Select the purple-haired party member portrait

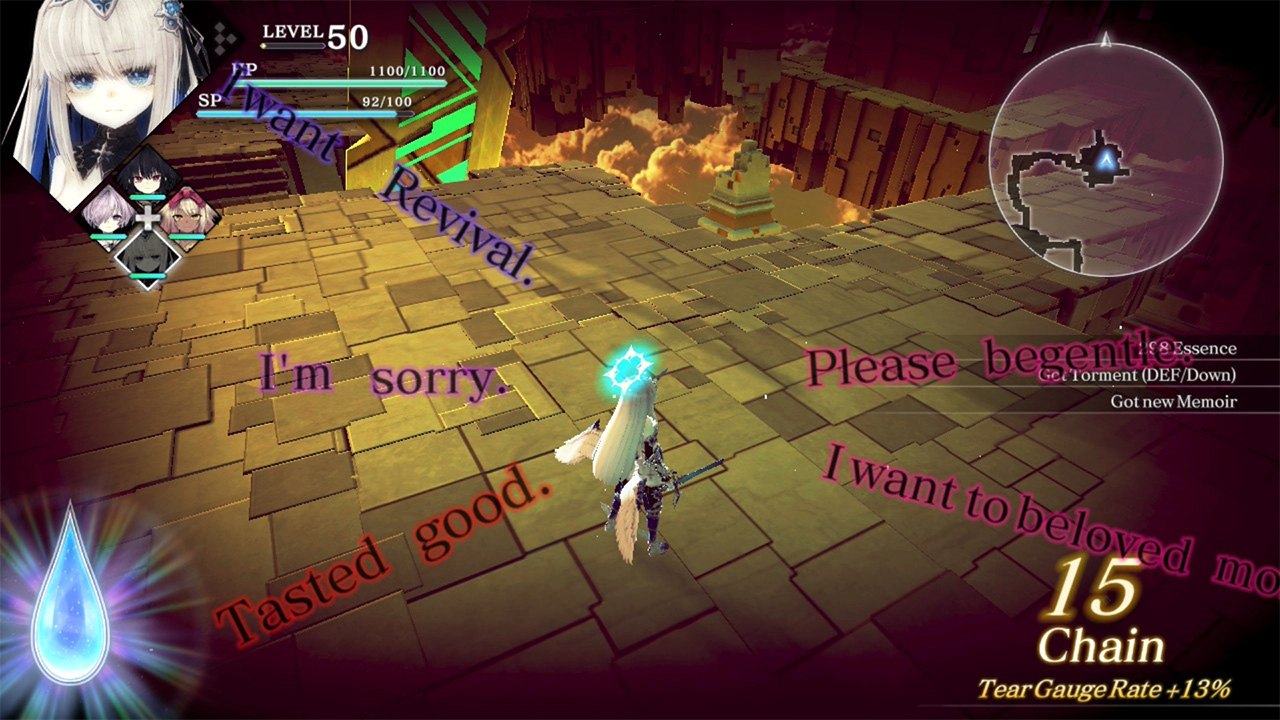(x=110, y=215)
